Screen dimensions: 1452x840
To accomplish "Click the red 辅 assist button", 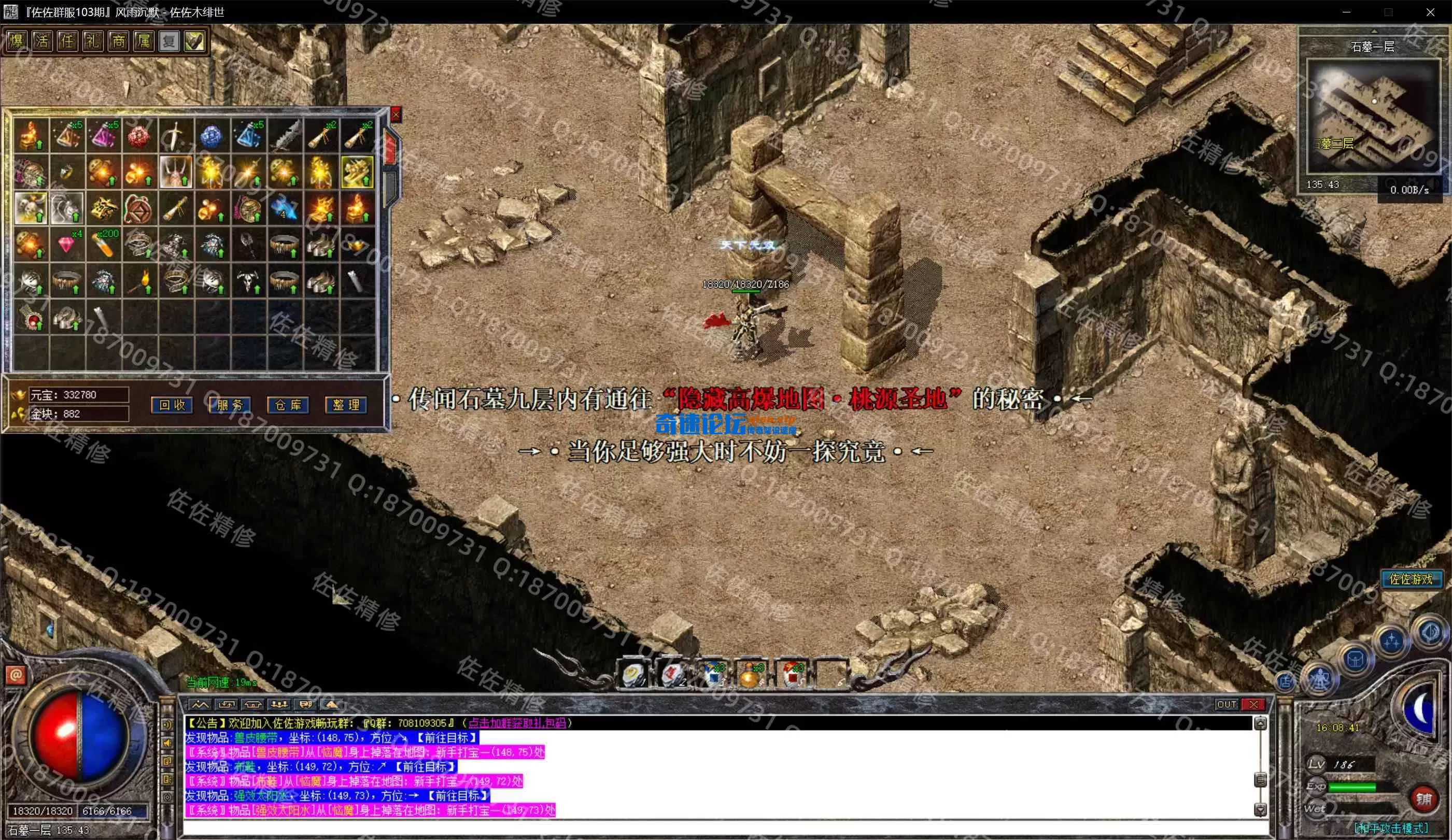I will tap(1423, 799).
